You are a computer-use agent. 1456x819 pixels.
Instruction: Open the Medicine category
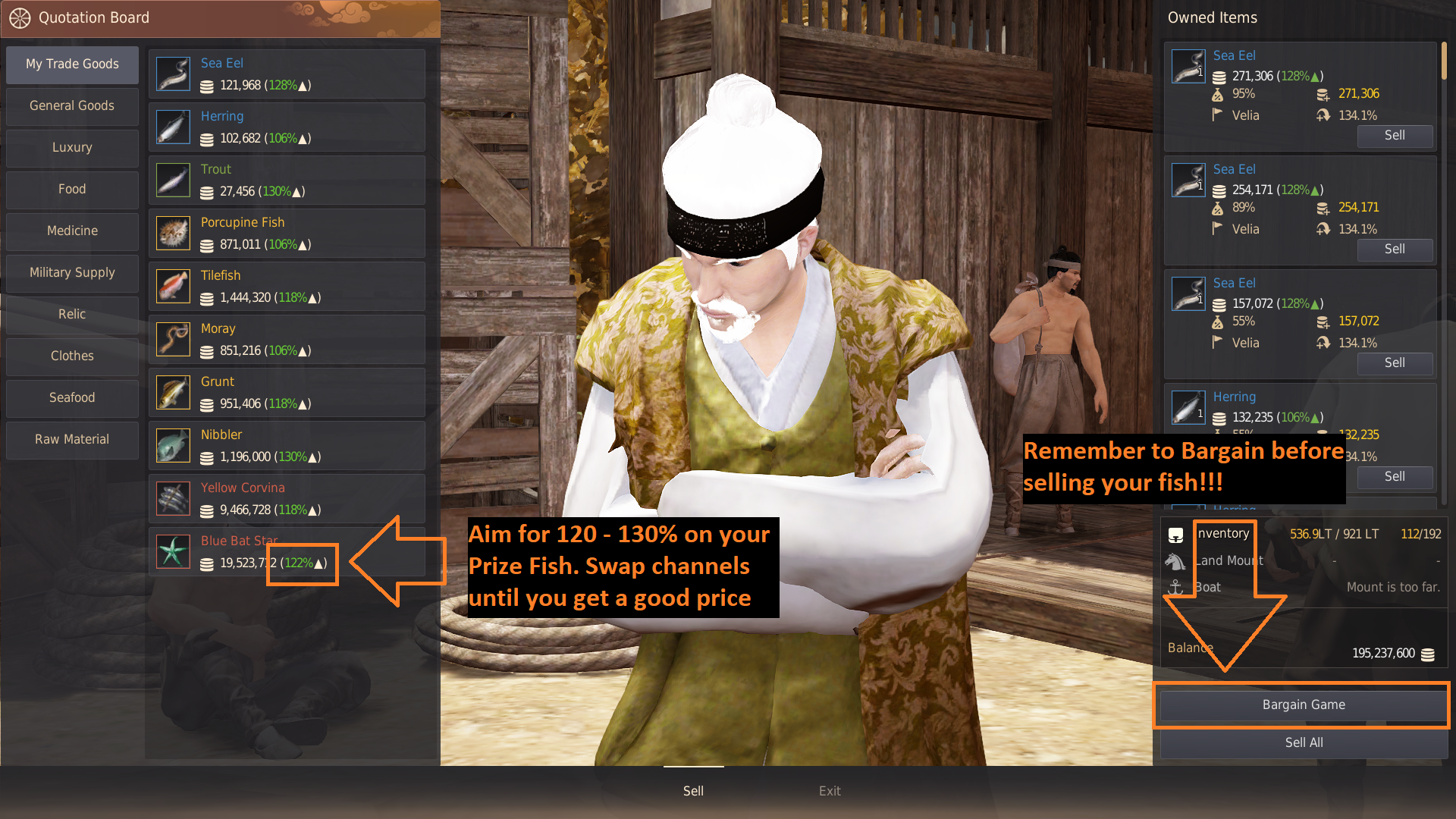[72, 231]
